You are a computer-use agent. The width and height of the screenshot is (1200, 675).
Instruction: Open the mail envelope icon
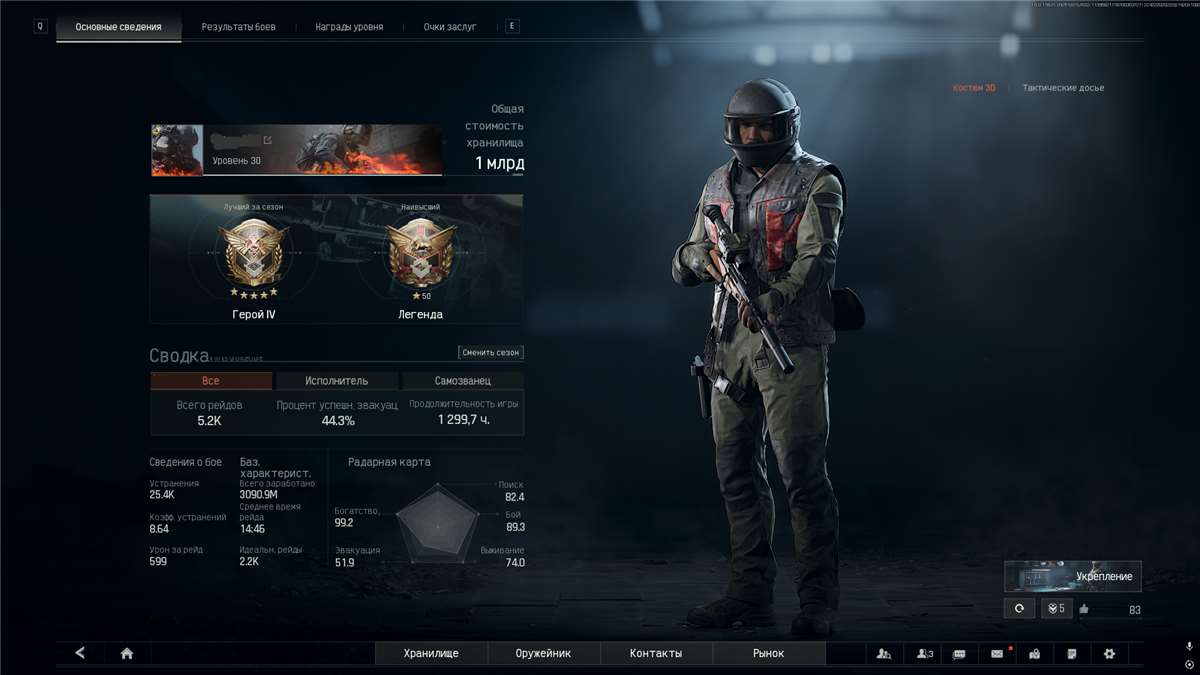997,654
